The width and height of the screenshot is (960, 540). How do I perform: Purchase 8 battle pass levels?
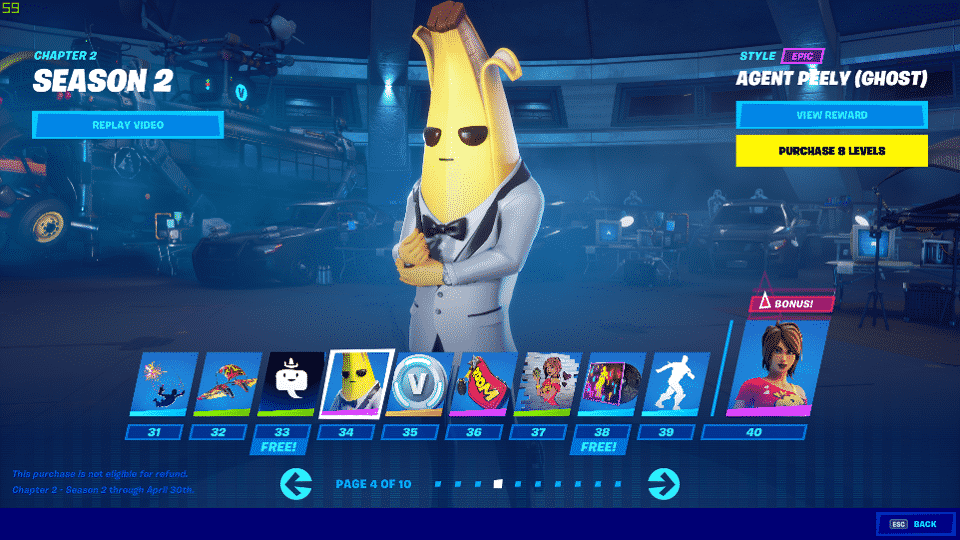click(831, 151)
